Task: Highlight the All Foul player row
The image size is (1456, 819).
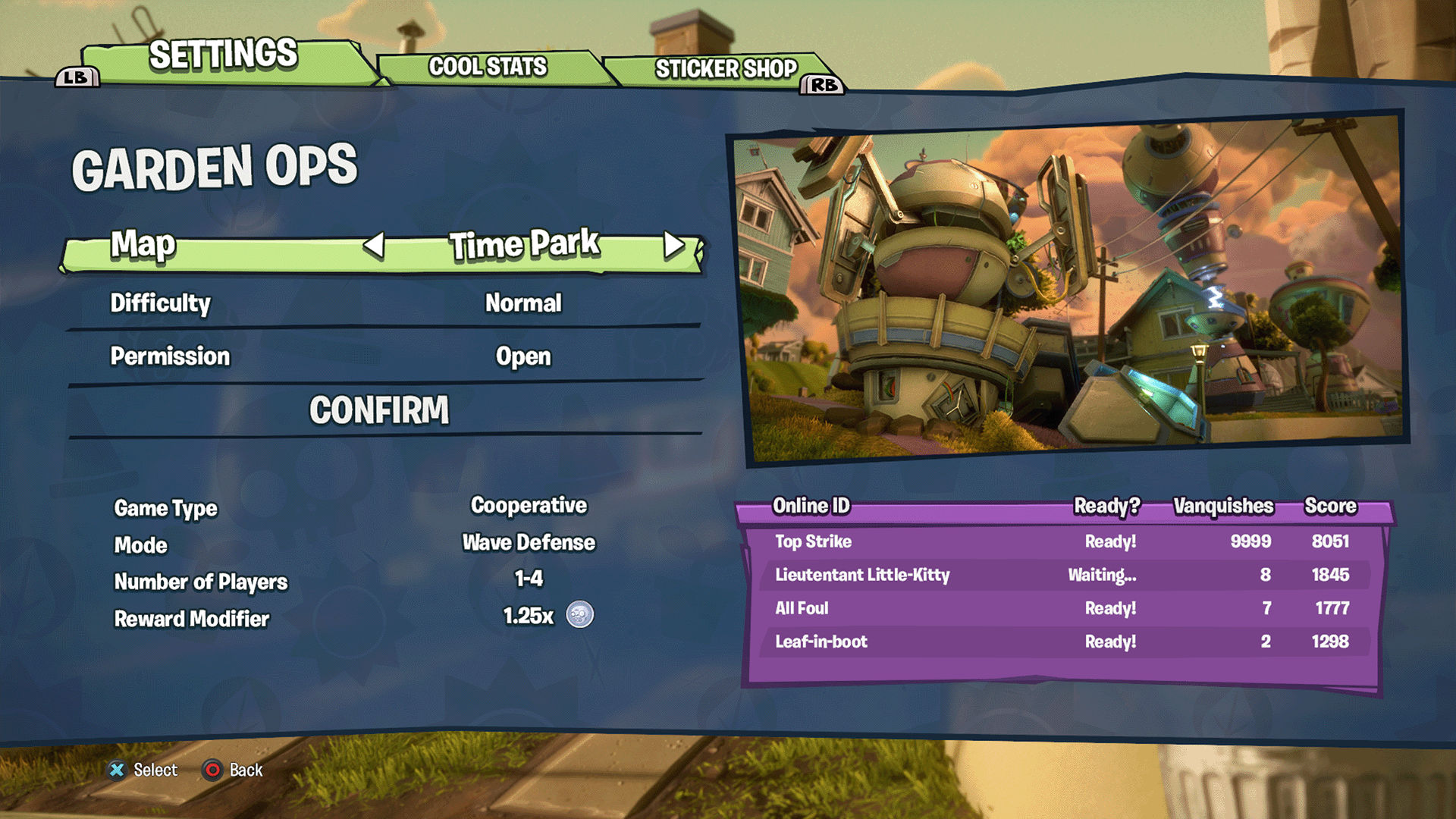Action: (x=1062, y=608)
